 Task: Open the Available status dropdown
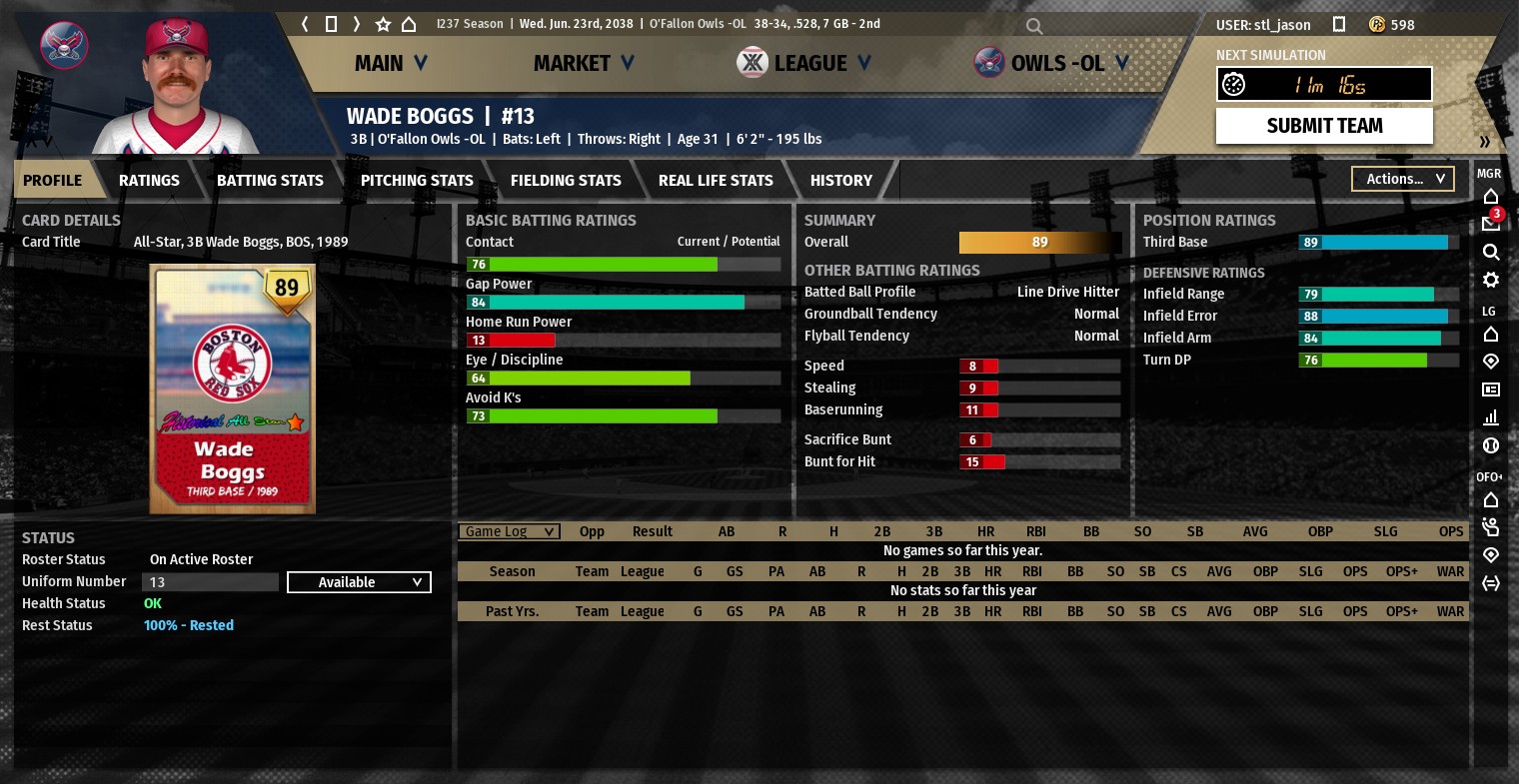[359, 582]
